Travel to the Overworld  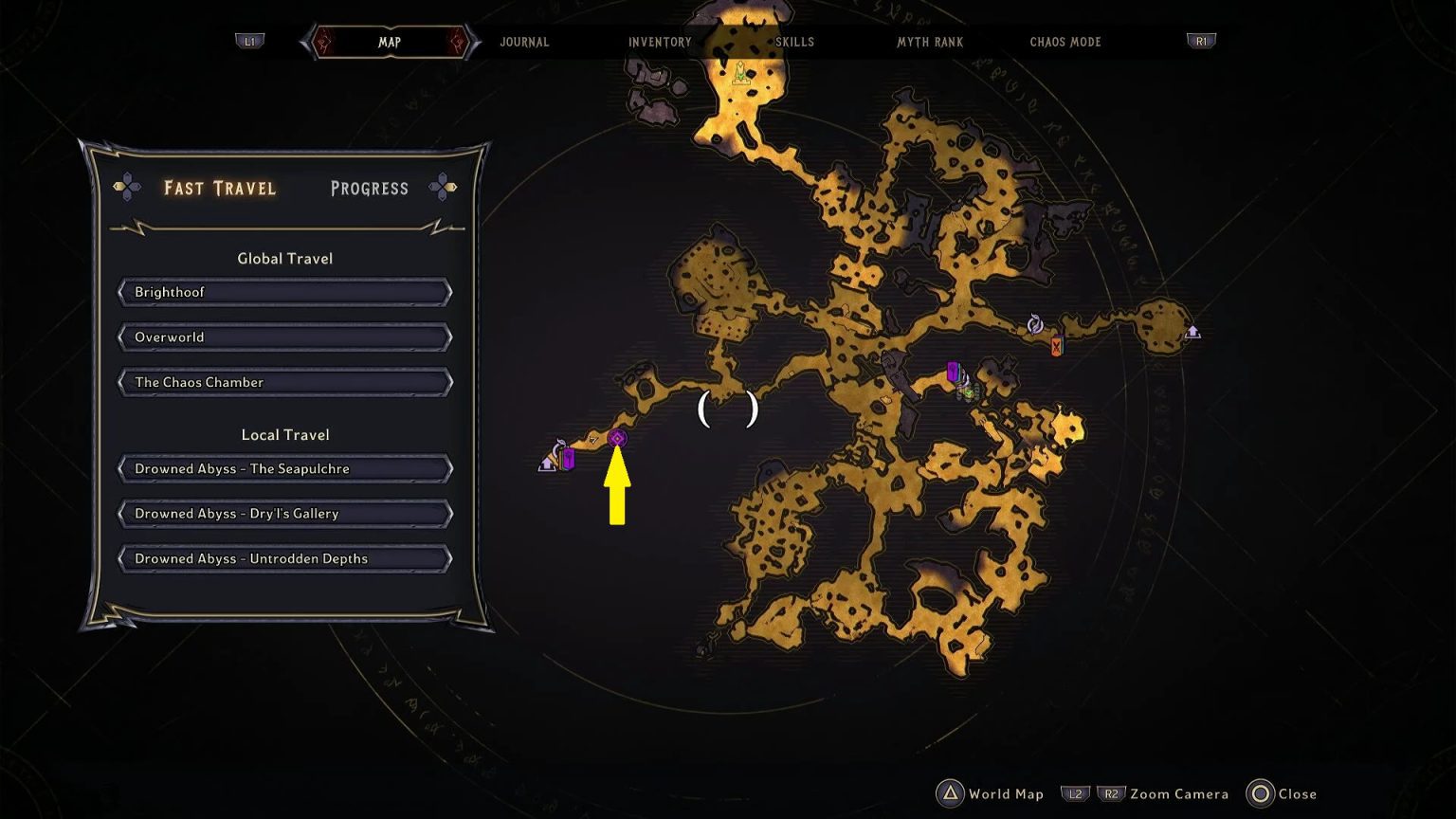[x=284, y=337]
